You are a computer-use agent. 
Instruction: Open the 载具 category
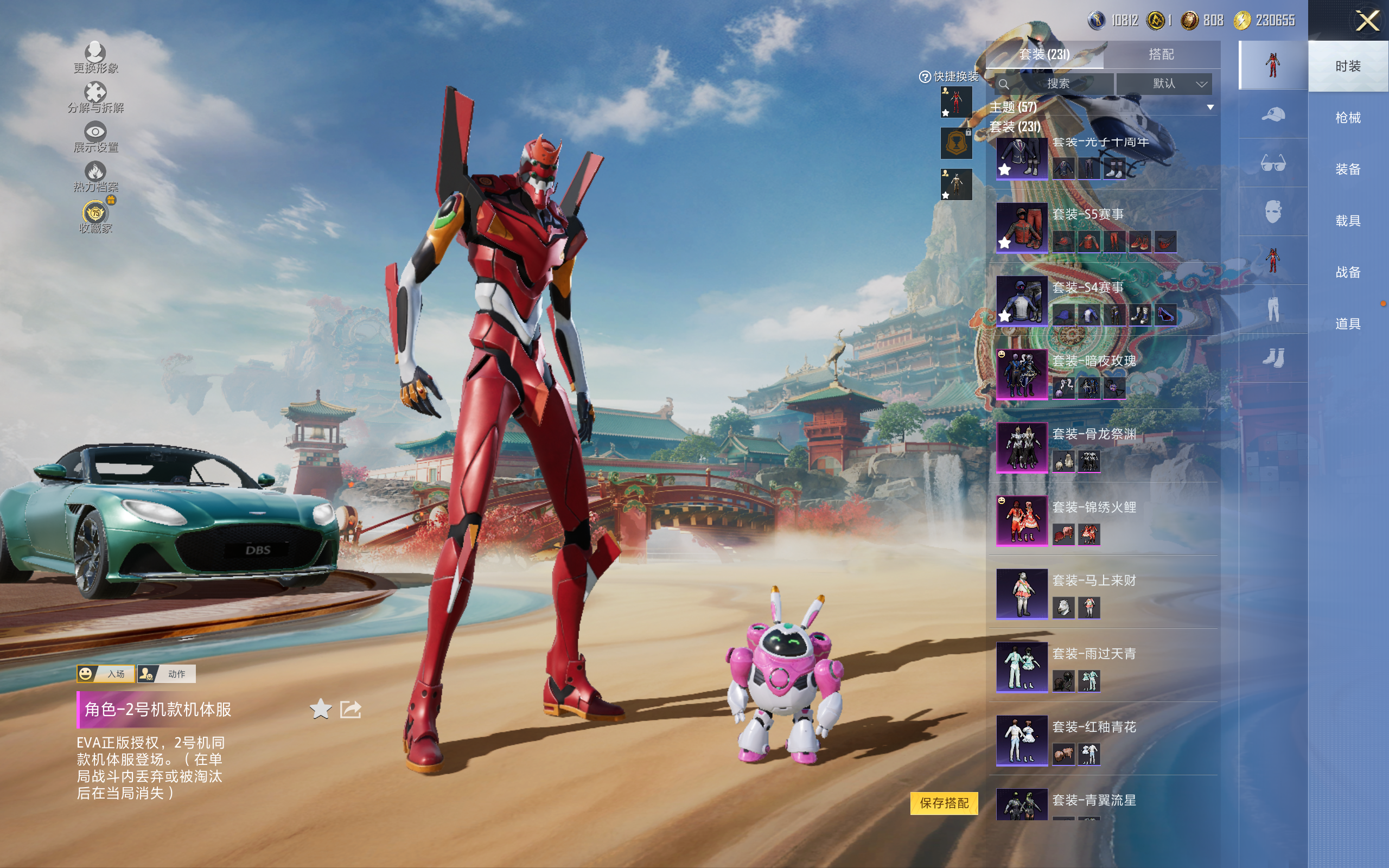1347,220
